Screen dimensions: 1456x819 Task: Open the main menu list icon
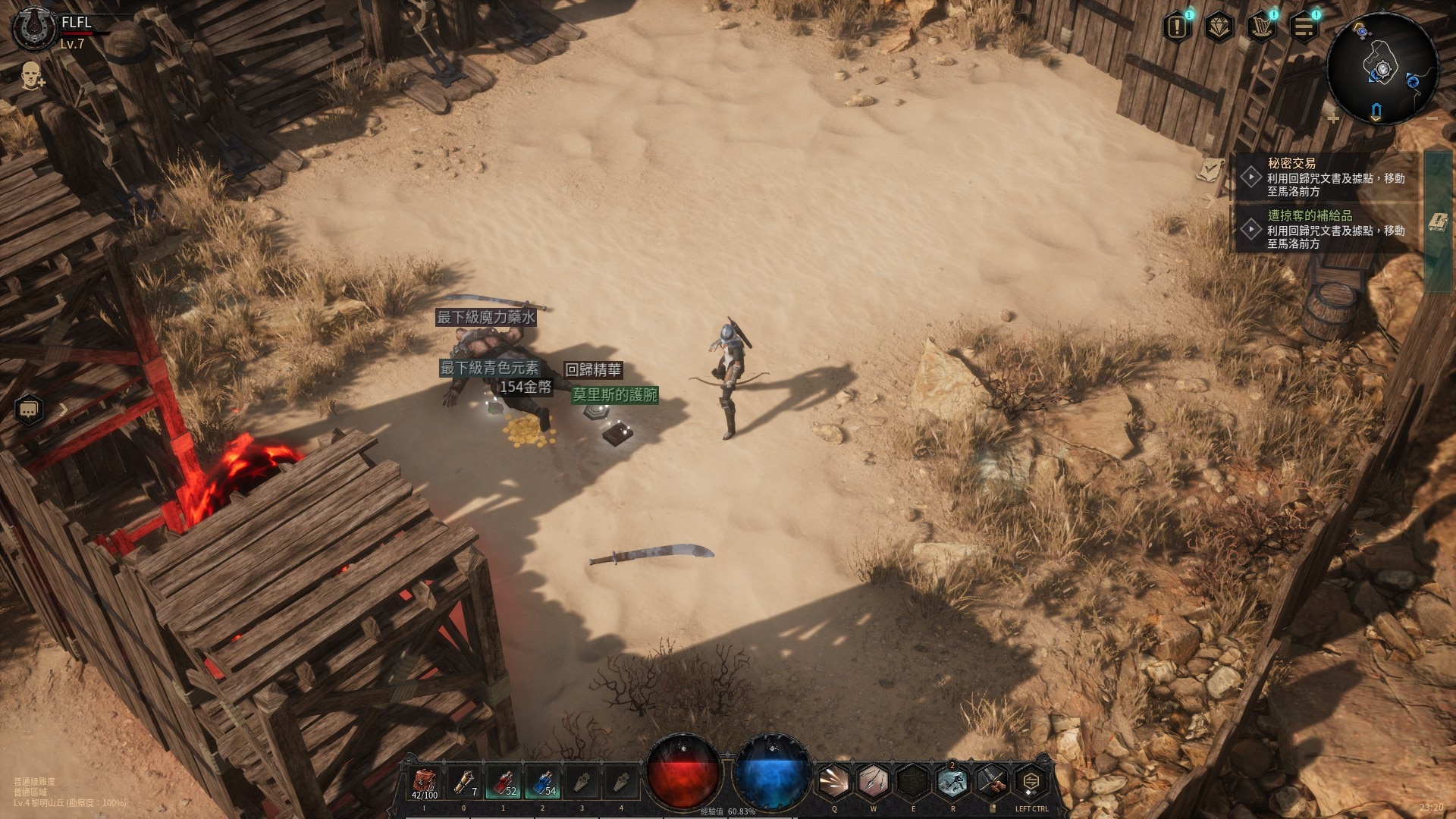[x=1304, y=28]
